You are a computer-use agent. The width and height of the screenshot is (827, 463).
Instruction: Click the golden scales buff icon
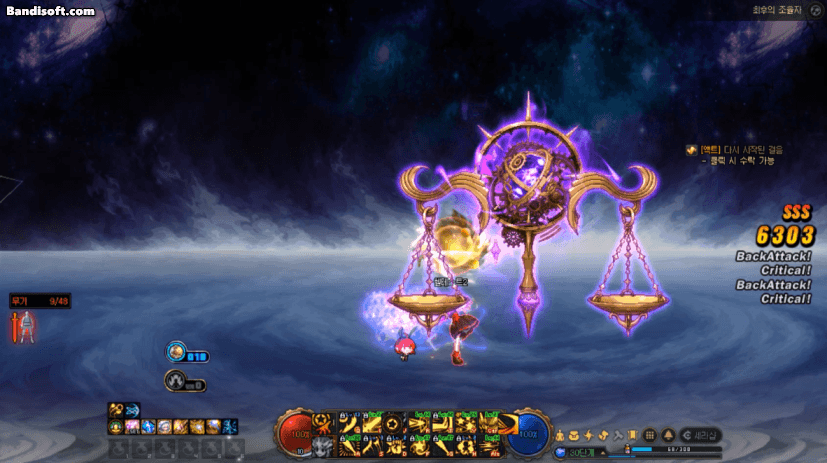(116, 410)
